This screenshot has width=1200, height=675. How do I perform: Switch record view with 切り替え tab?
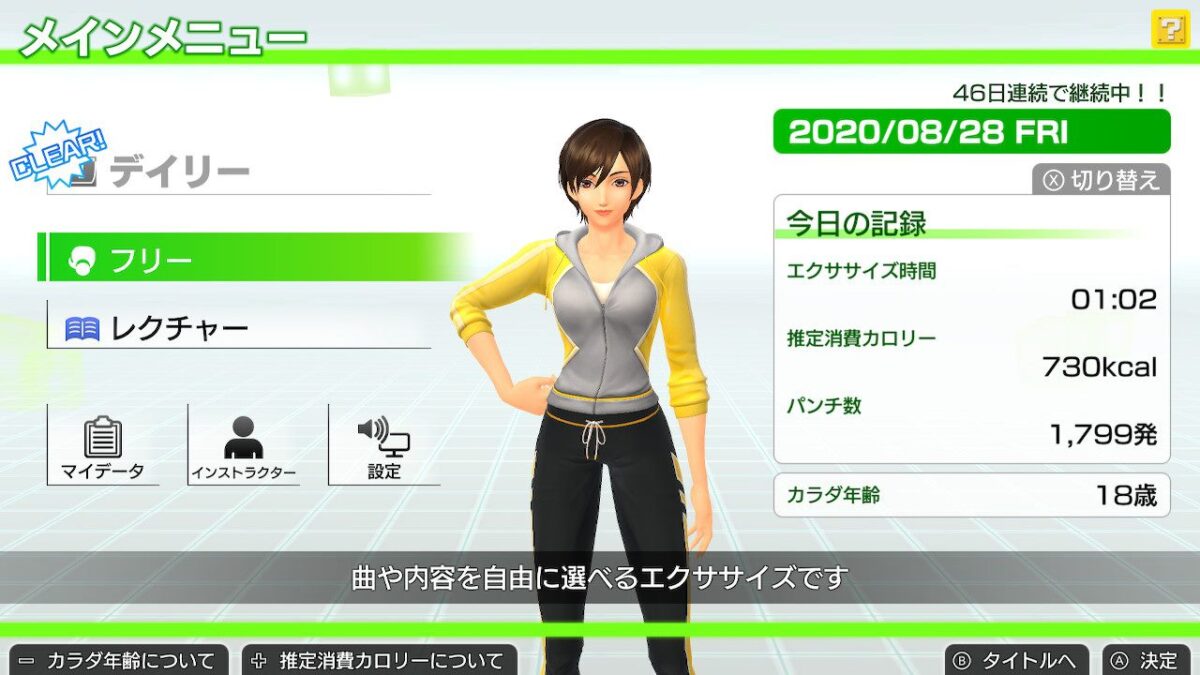[x=1101, y=180]
